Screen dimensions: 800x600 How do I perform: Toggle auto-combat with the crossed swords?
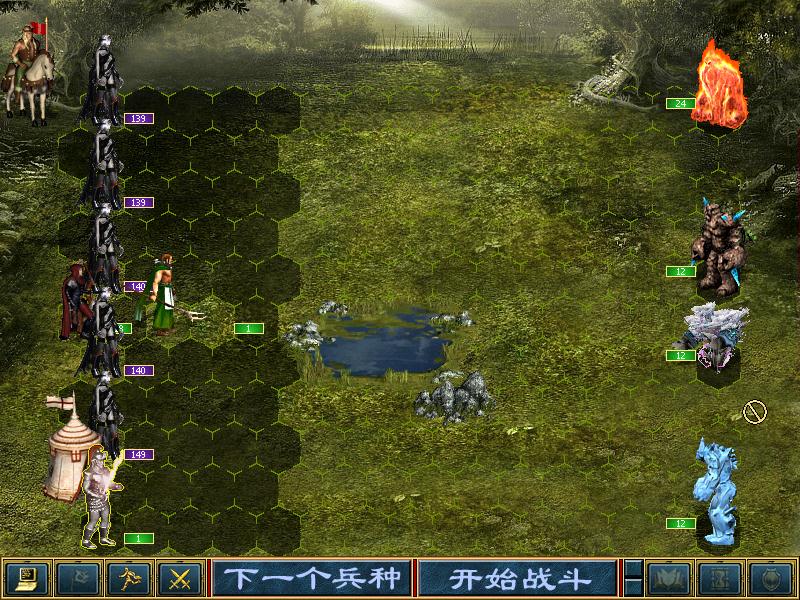pos(180,578)
